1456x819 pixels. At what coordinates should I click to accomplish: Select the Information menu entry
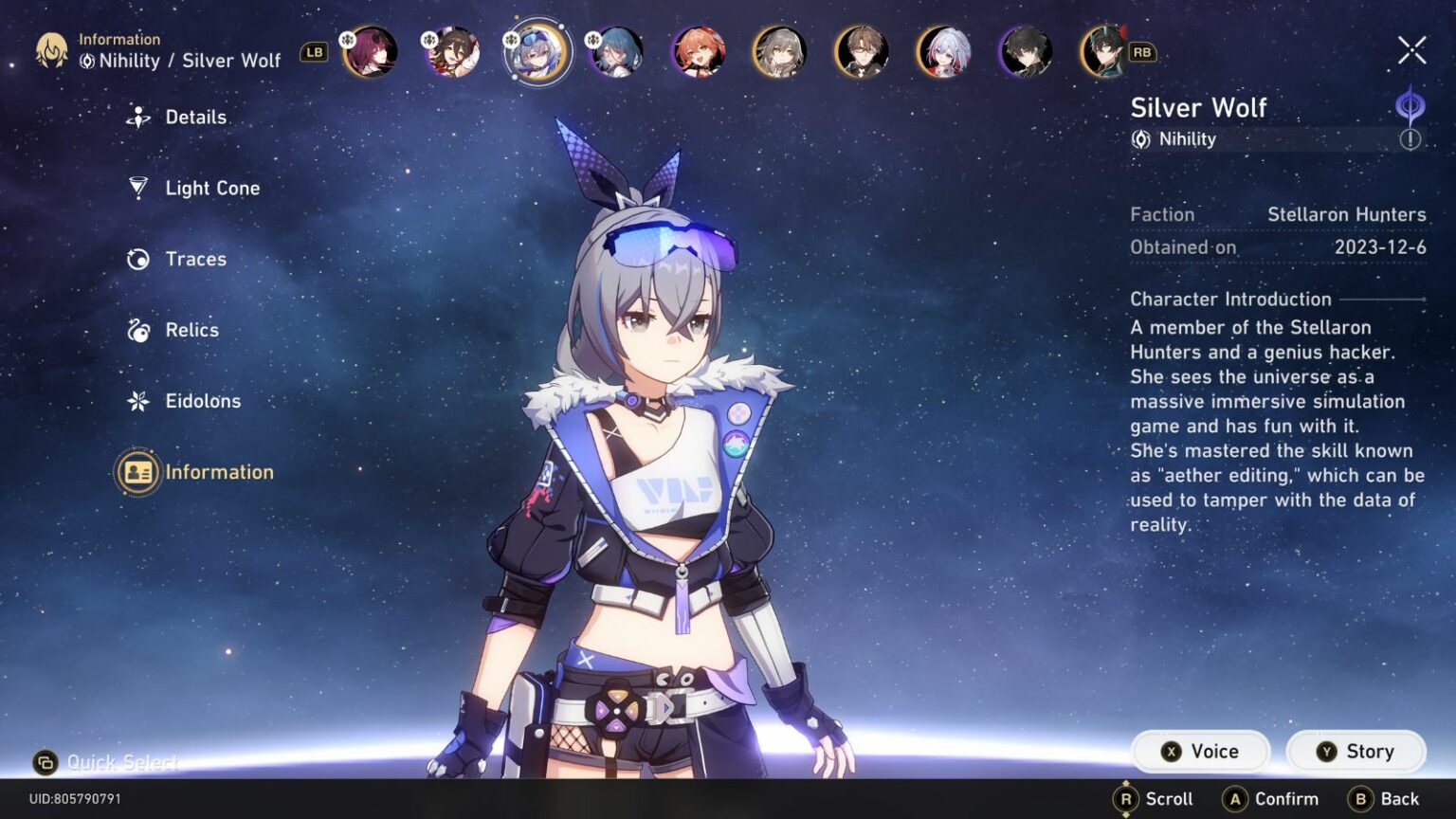coord(217,472)
